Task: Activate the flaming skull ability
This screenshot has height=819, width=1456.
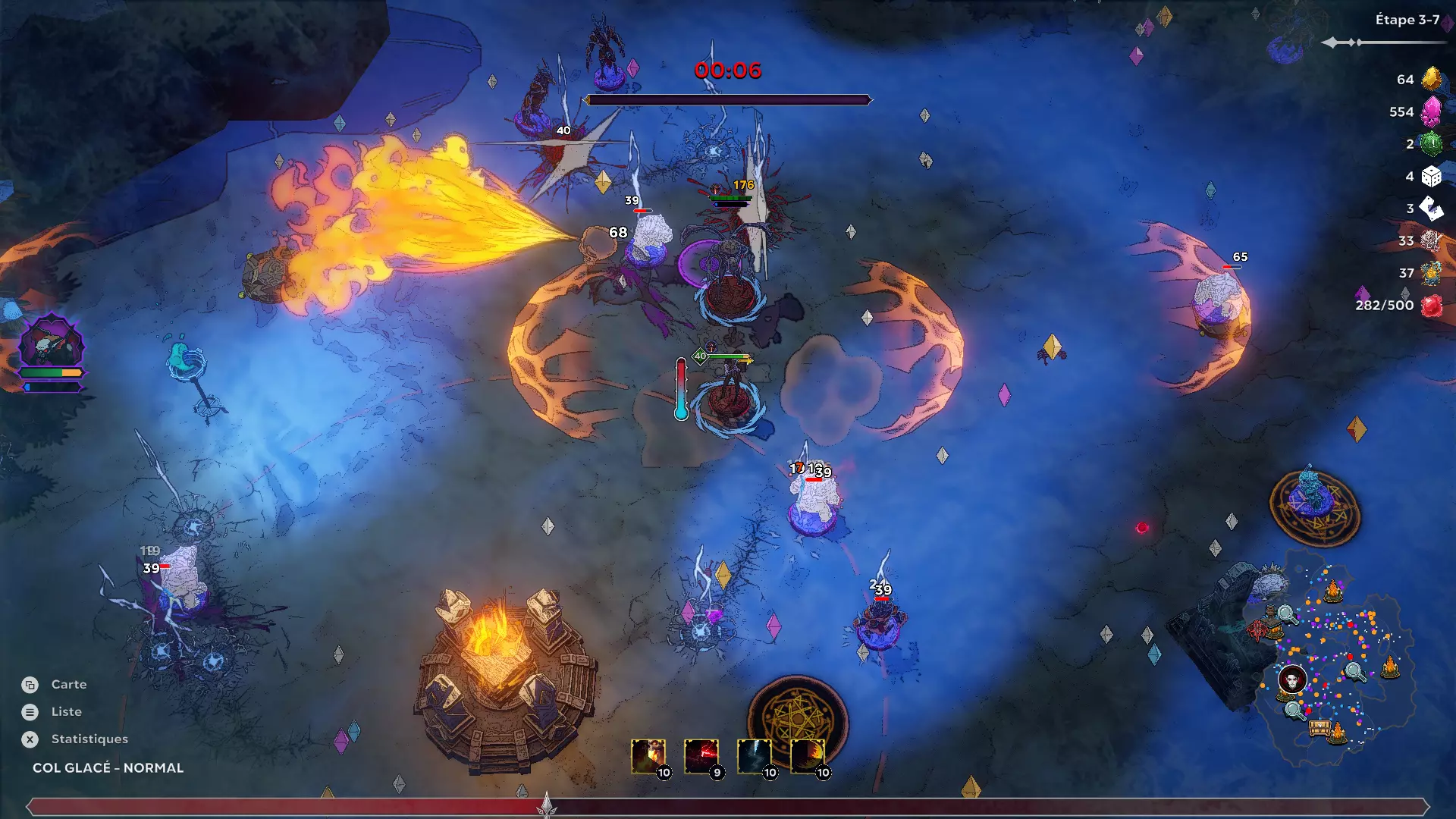Action: click(648, 756)
